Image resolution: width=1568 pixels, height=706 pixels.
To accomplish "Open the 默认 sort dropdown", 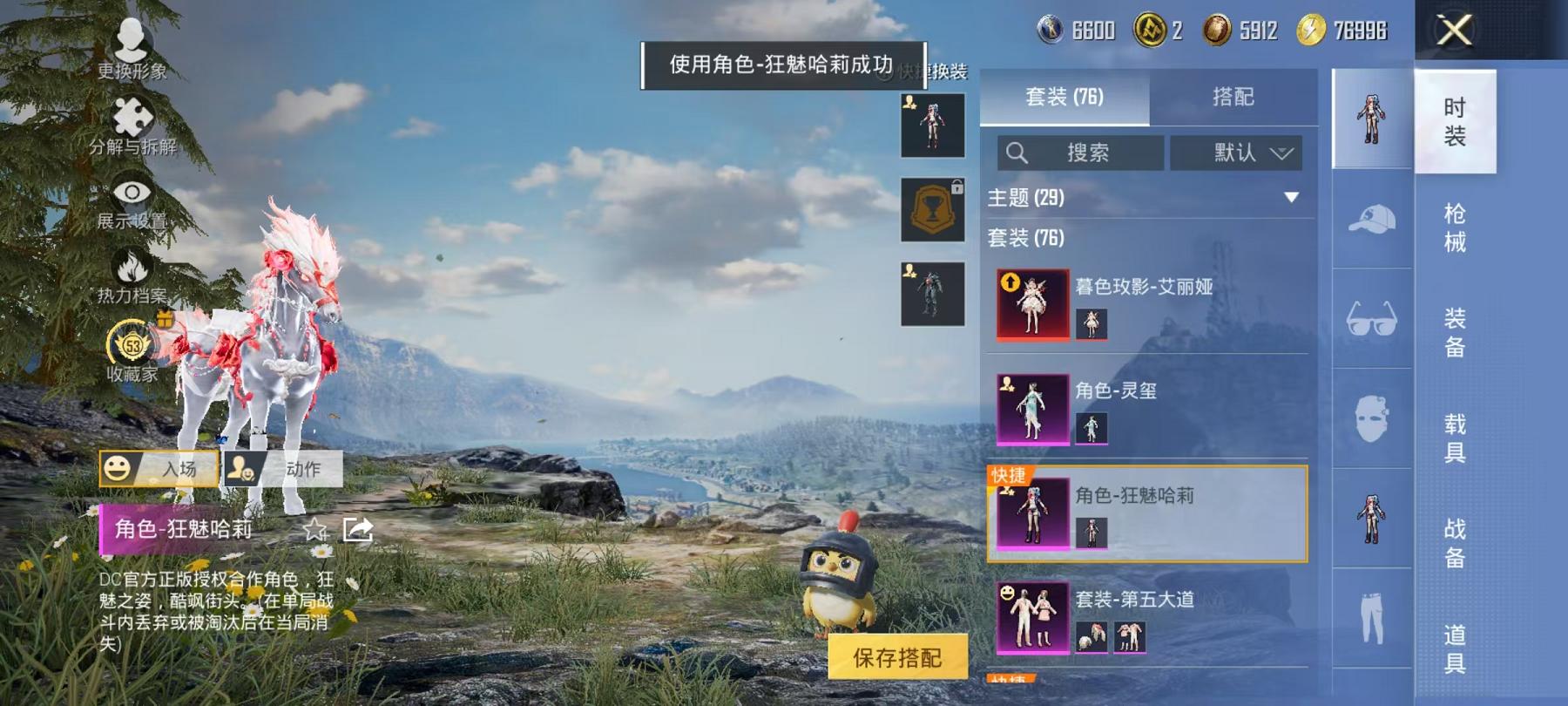I will click(1237, 153).
